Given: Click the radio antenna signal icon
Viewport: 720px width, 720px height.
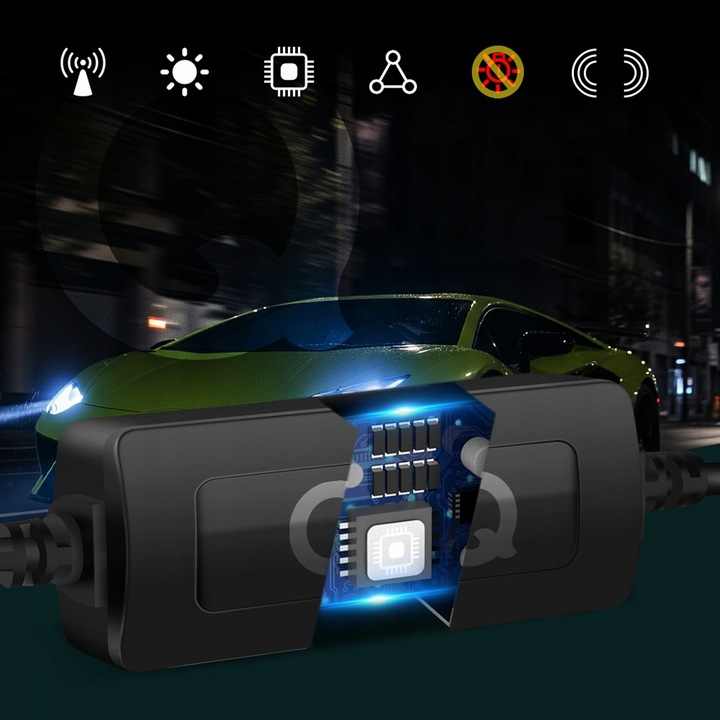Looking at the screenshot, I should point(82,72).
